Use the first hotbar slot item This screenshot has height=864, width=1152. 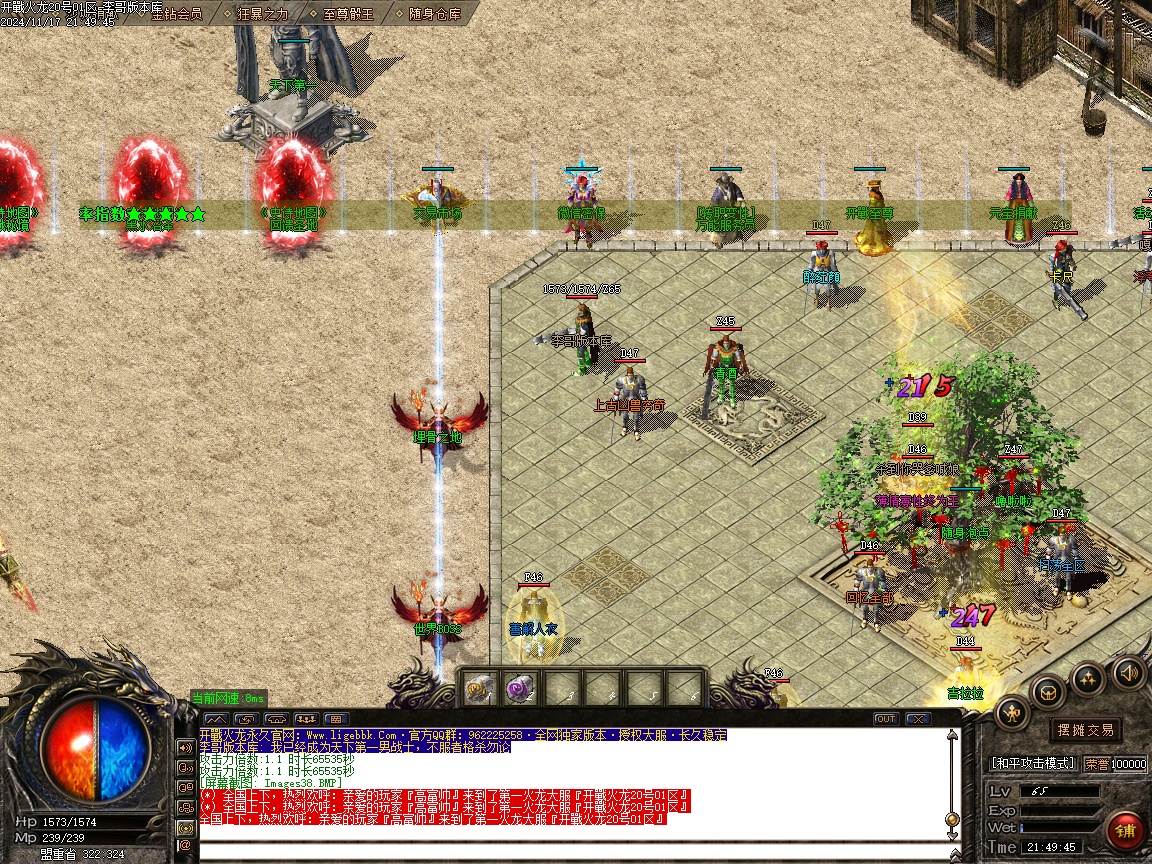(478, 688)
